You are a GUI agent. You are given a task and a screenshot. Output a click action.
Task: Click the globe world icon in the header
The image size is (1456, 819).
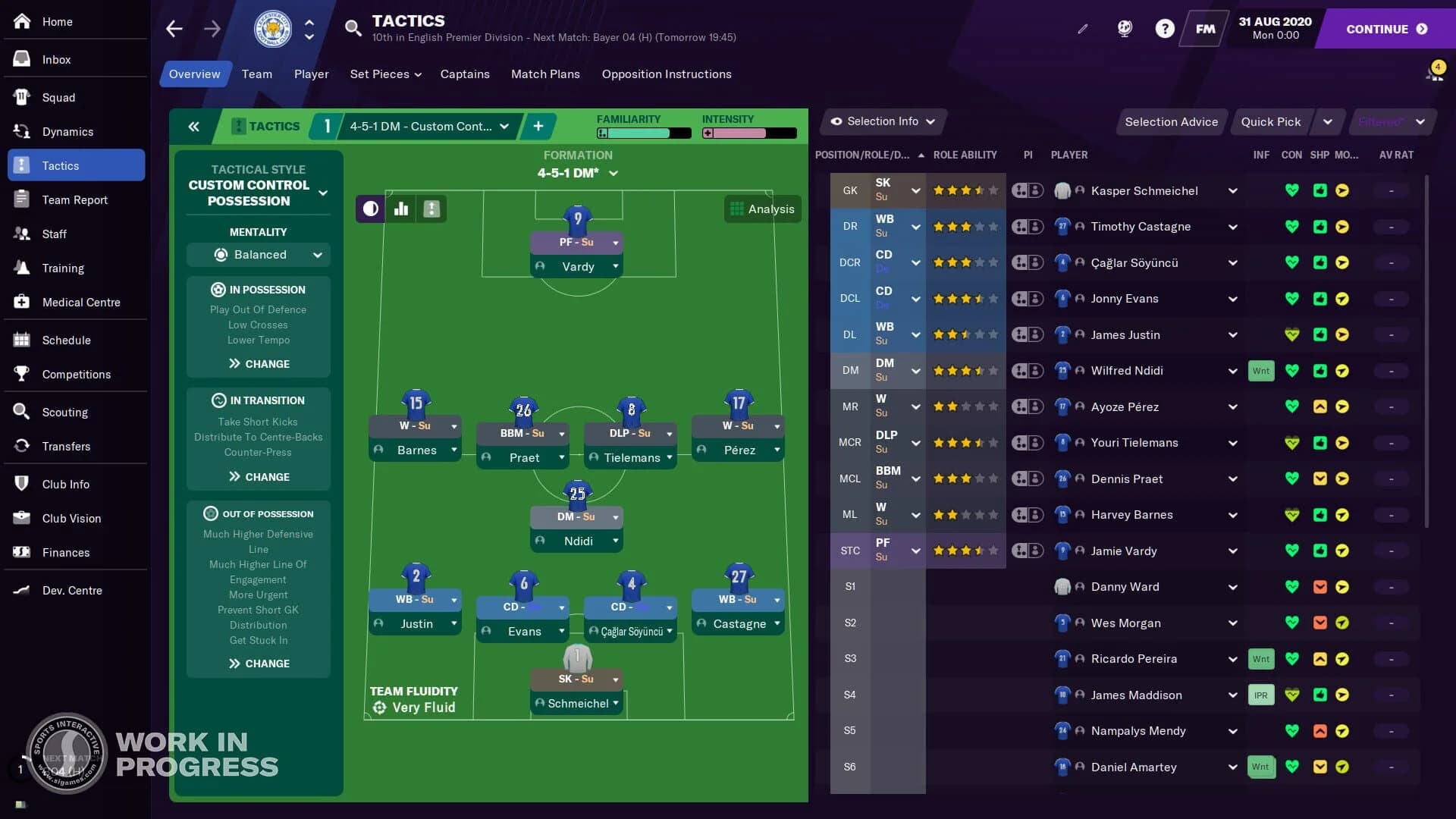(x=1124, y=28)
